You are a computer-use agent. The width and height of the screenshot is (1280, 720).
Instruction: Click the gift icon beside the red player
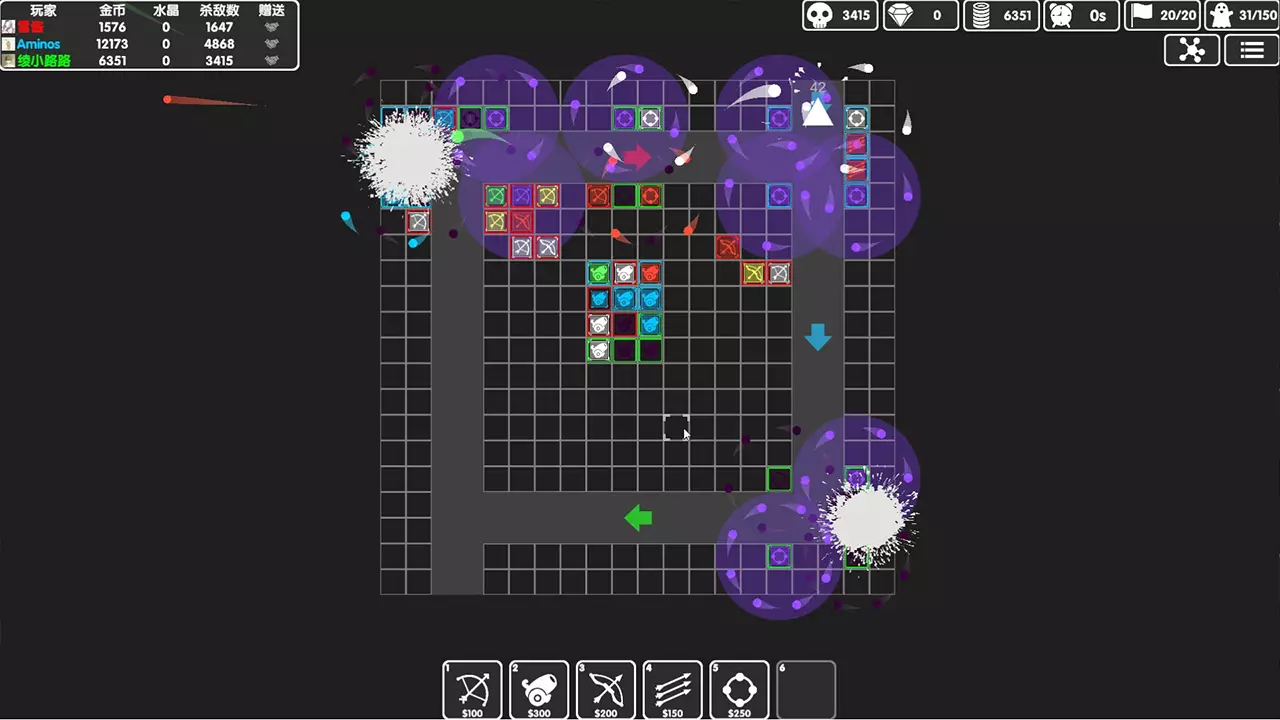[270, 27]
